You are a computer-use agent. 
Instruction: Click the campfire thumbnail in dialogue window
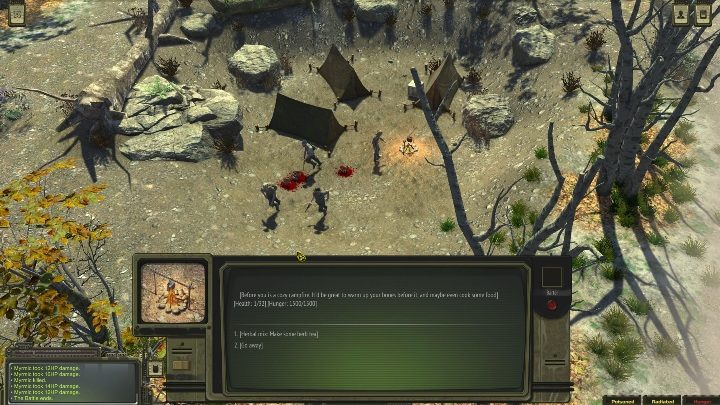pos(172,293)
